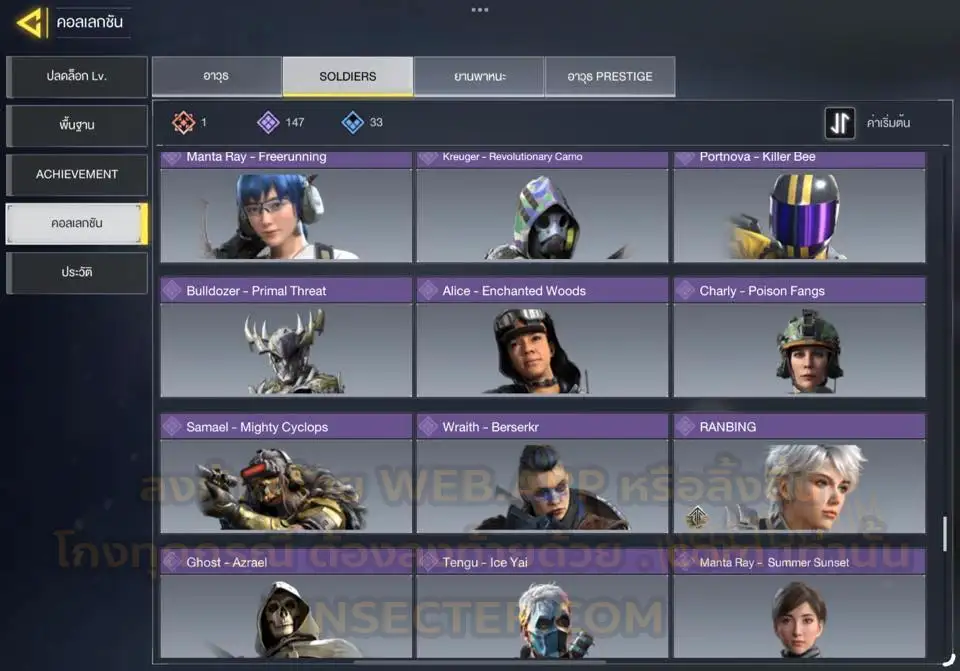960x671 pixels.
Task: Open the ประวัติ menu entry
Action: pos(77,272)
